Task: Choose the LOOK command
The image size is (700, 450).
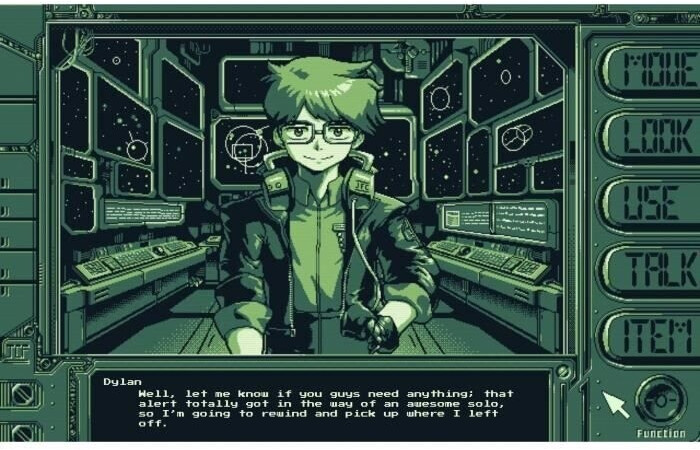Action: (644, 135)
